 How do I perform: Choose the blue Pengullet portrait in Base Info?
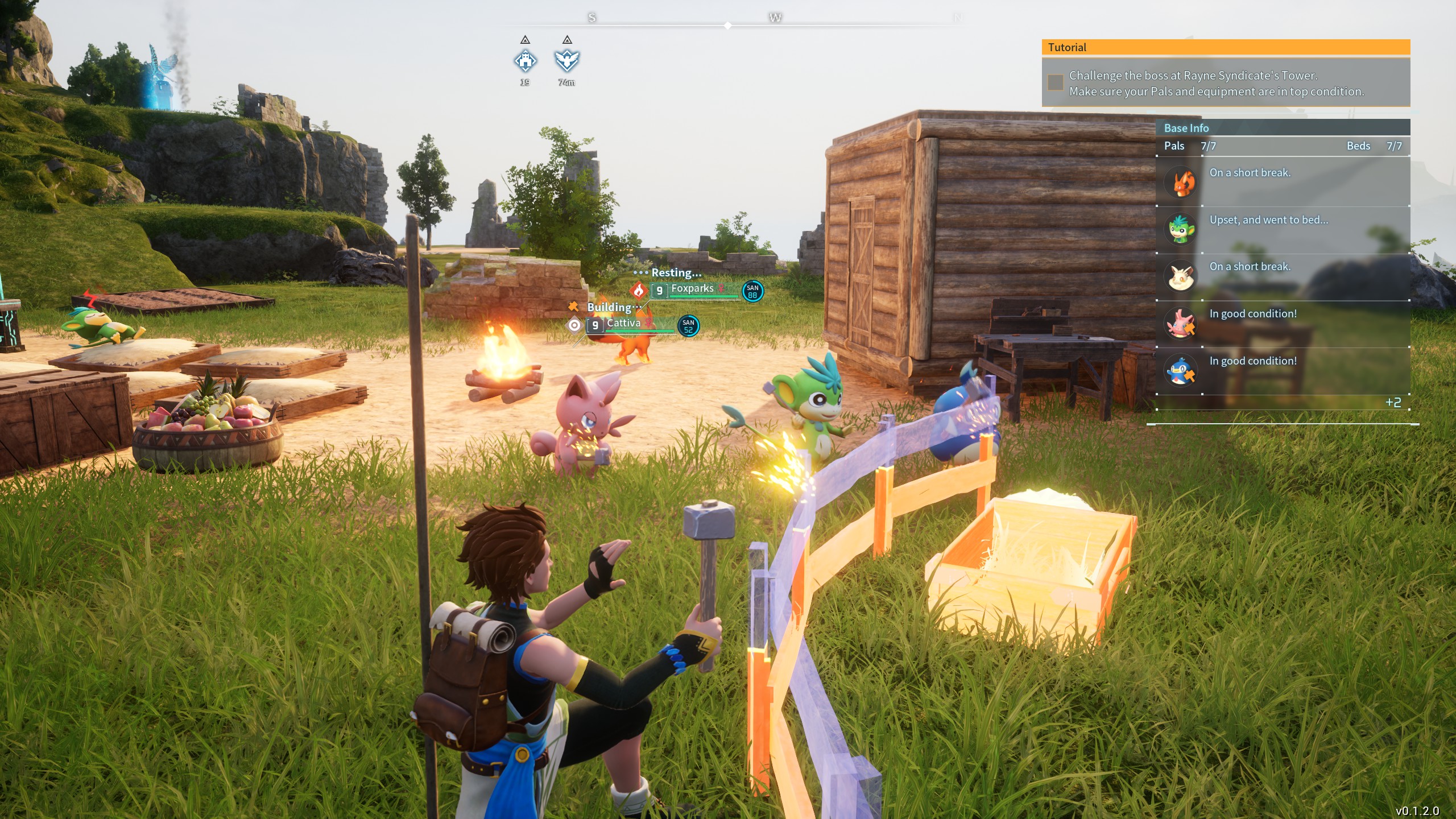point(1181,370)
